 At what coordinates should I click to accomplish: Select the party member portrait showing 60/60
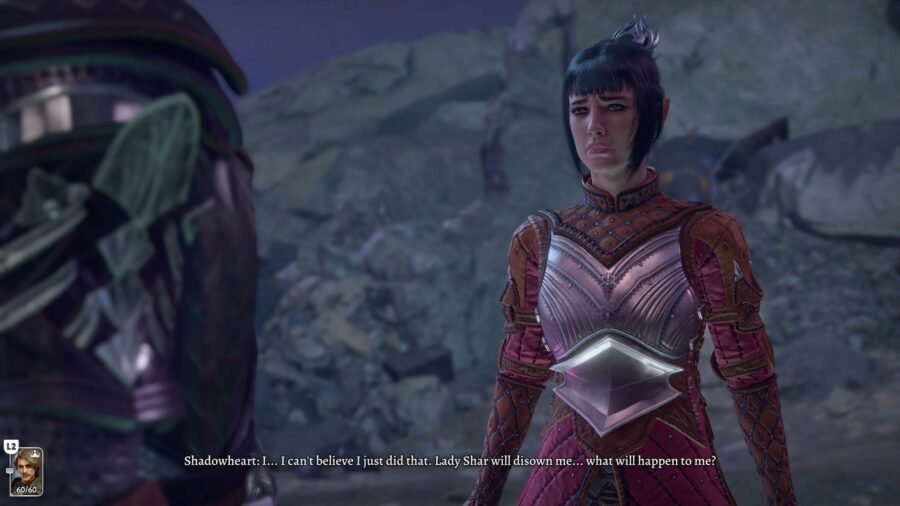[26, 471]
